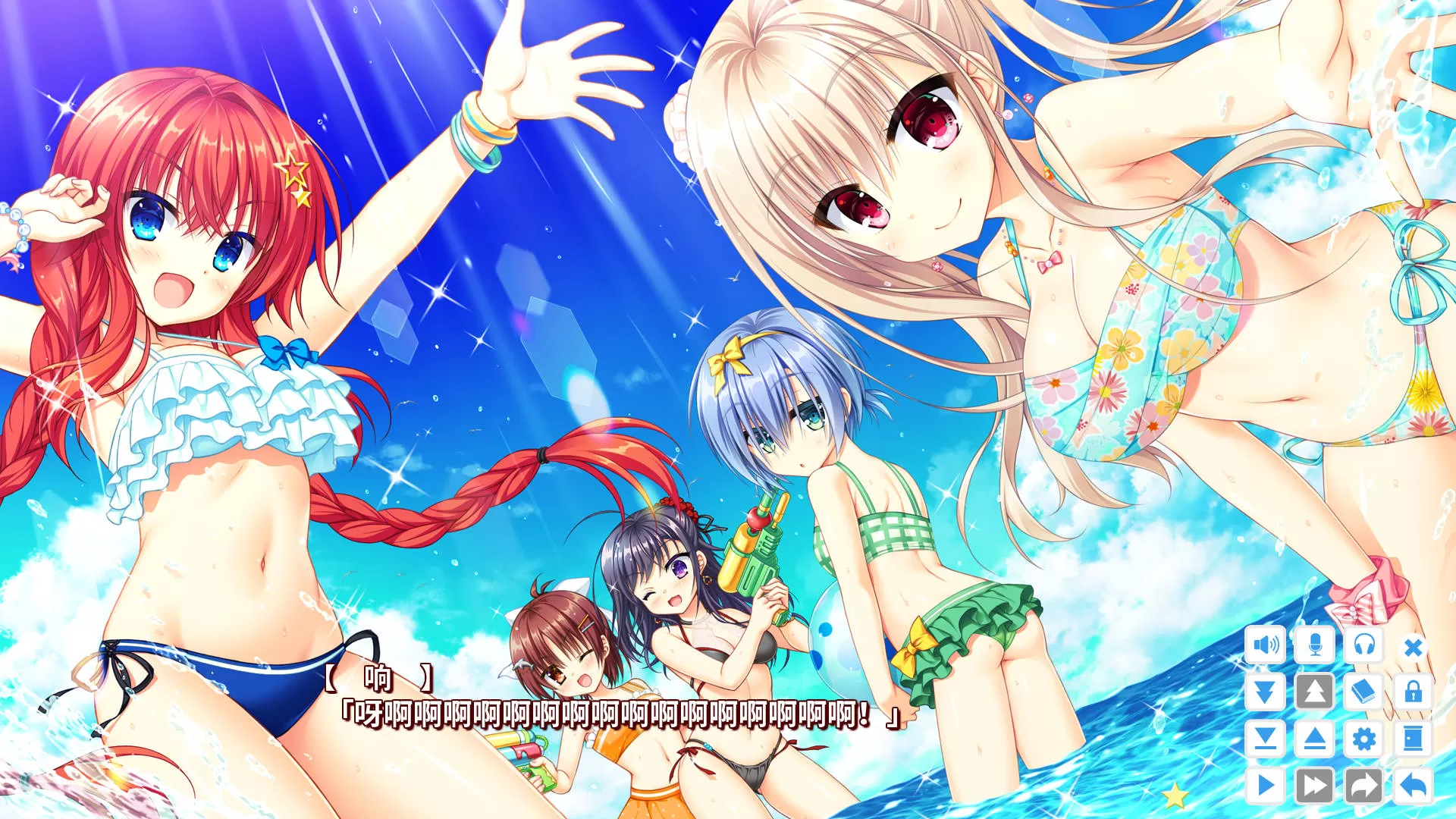Toggle the padlock lock button
The height and width of the screenshot is (819, 1456).
tap(1413, 692)
